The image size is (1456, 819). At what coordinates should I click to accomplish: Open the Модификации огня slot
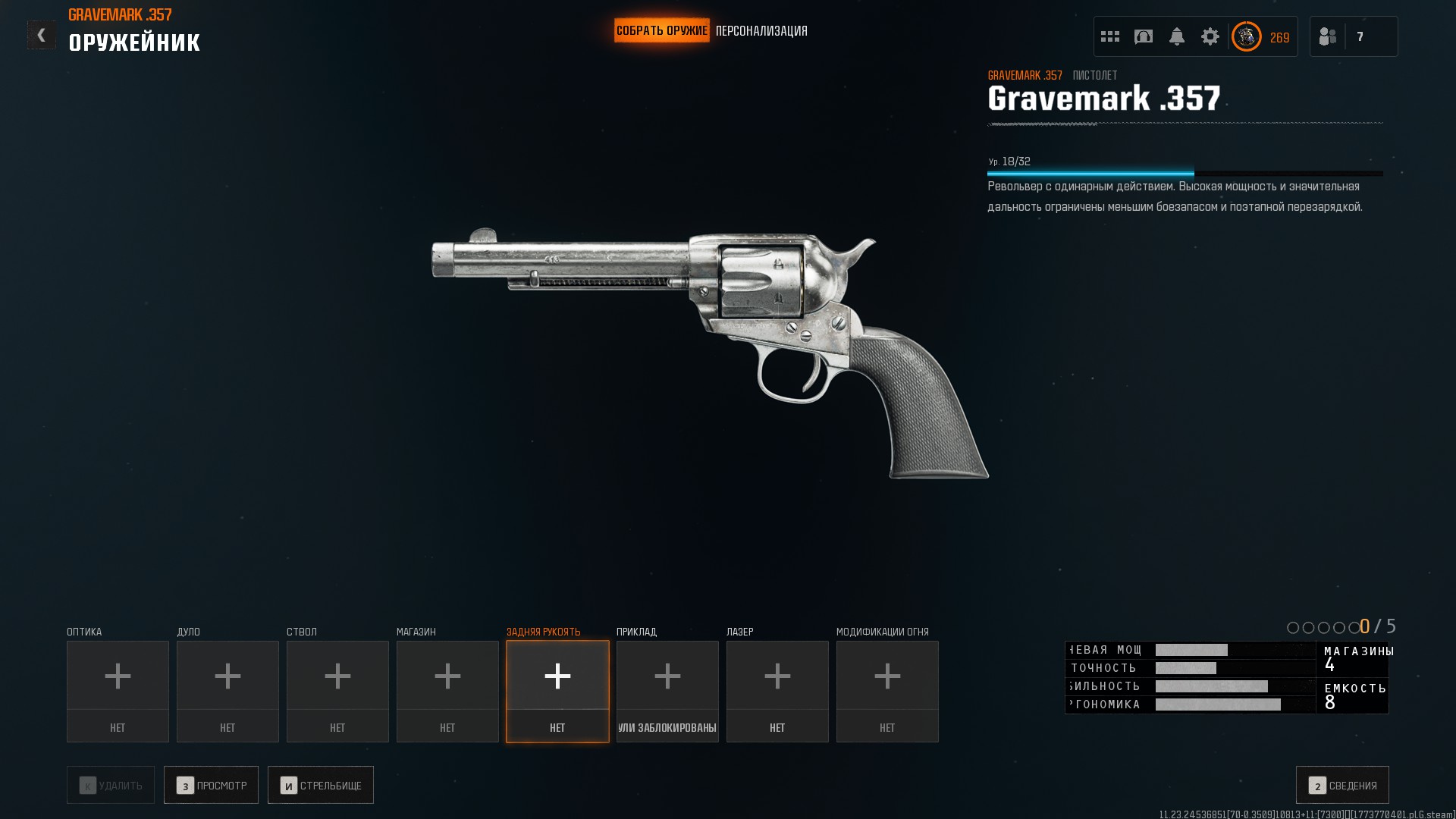(887, 691)
